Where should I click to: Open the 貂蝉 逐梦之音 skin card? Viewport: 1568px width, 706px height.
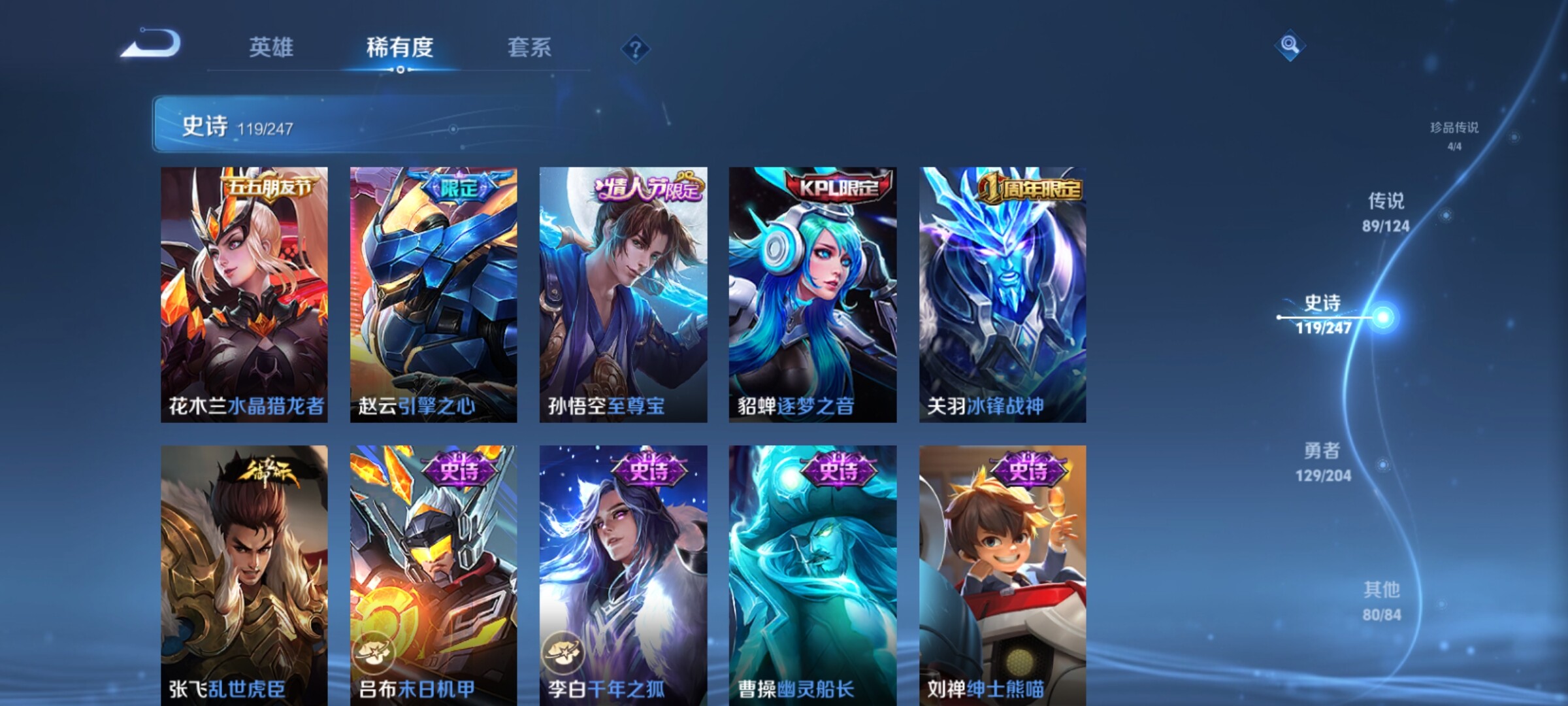tap(812, 294)
